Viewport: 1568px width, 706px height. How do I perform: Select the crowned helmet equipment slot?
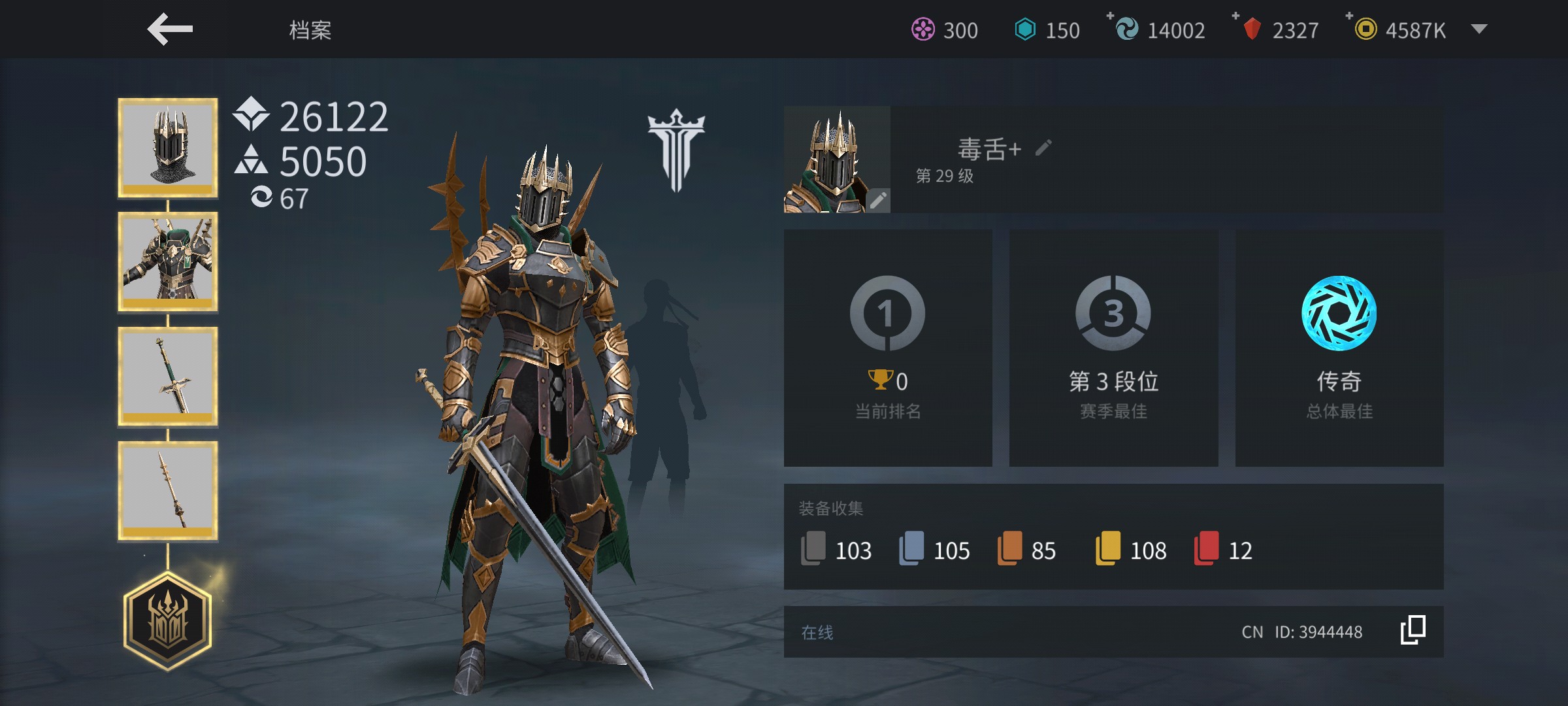(x=168, y=148)
